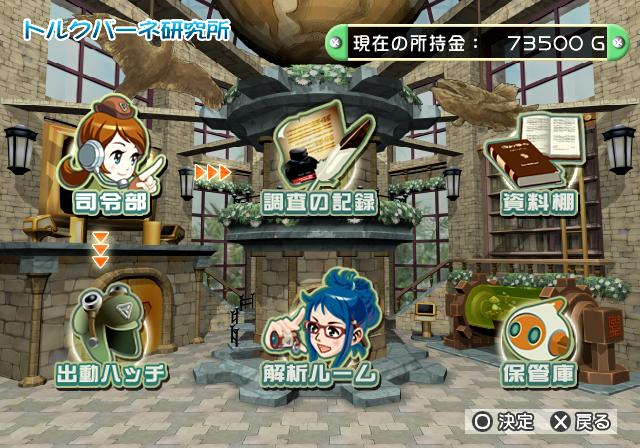
Task: Open the 司令部 command room
Action: (112, 160)
